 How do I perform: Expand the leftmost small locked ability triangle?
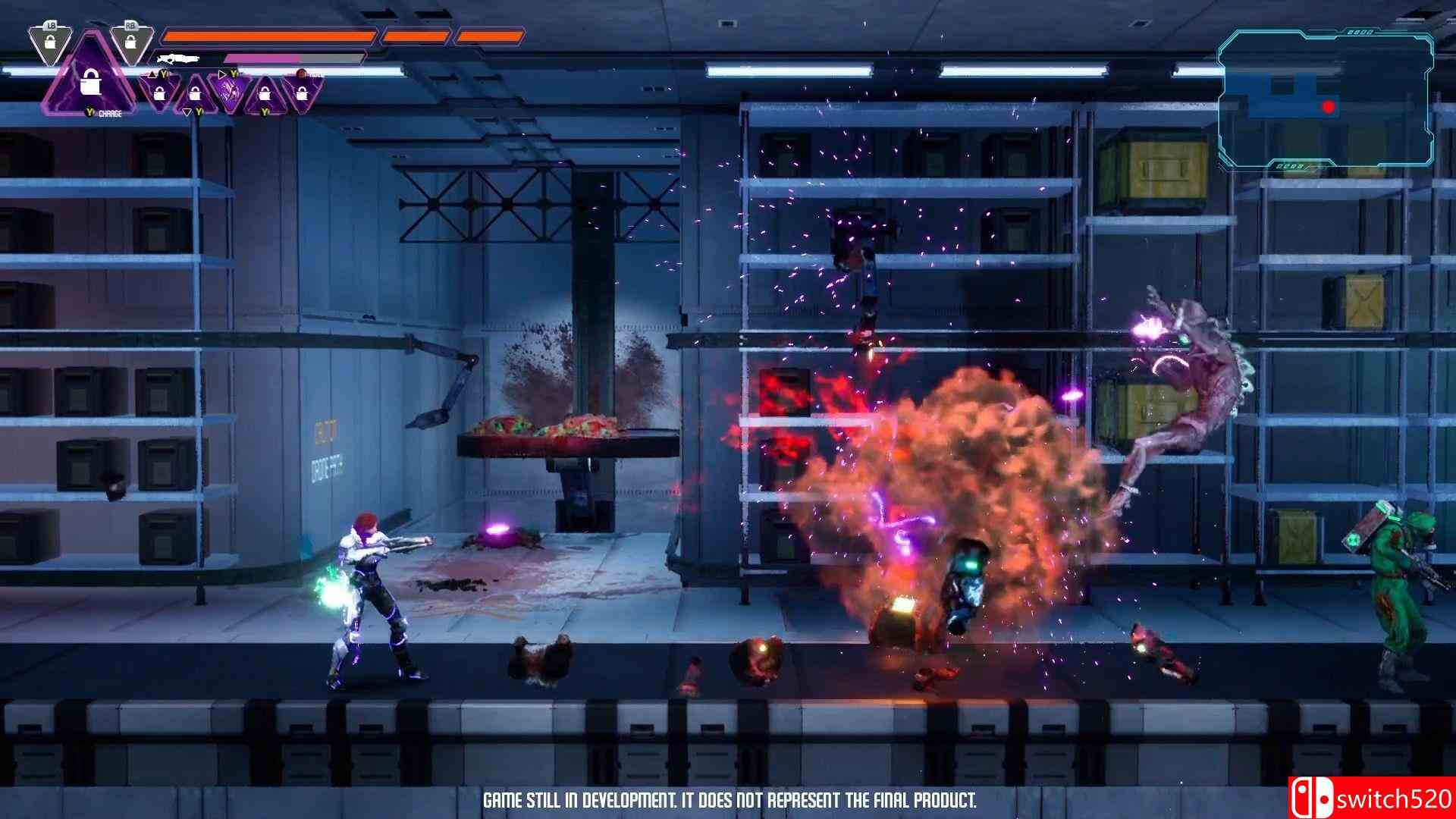[x=159, y=95]
